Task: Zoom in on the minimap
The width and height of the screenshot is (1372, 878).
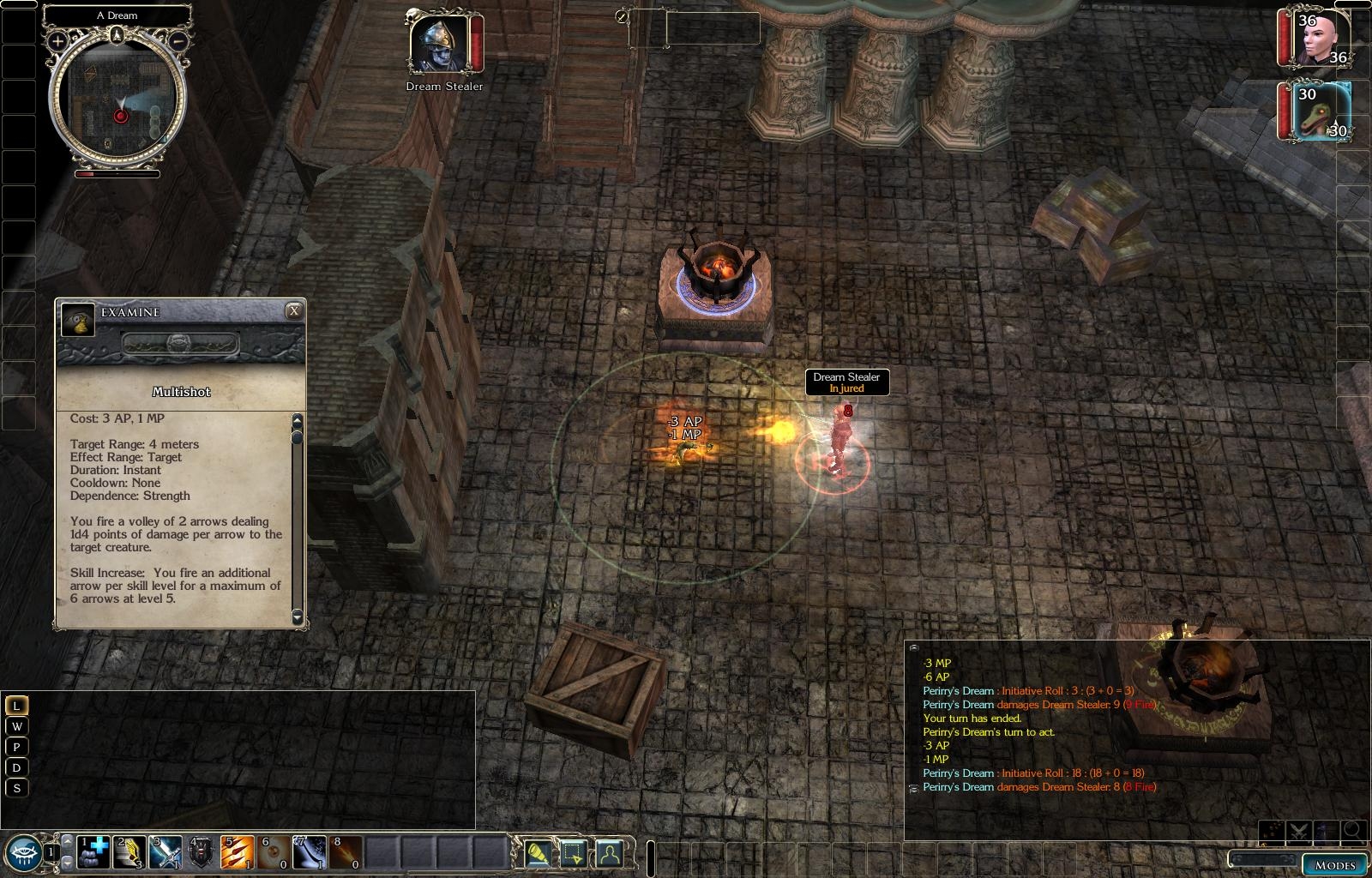Action: point(57,40)
